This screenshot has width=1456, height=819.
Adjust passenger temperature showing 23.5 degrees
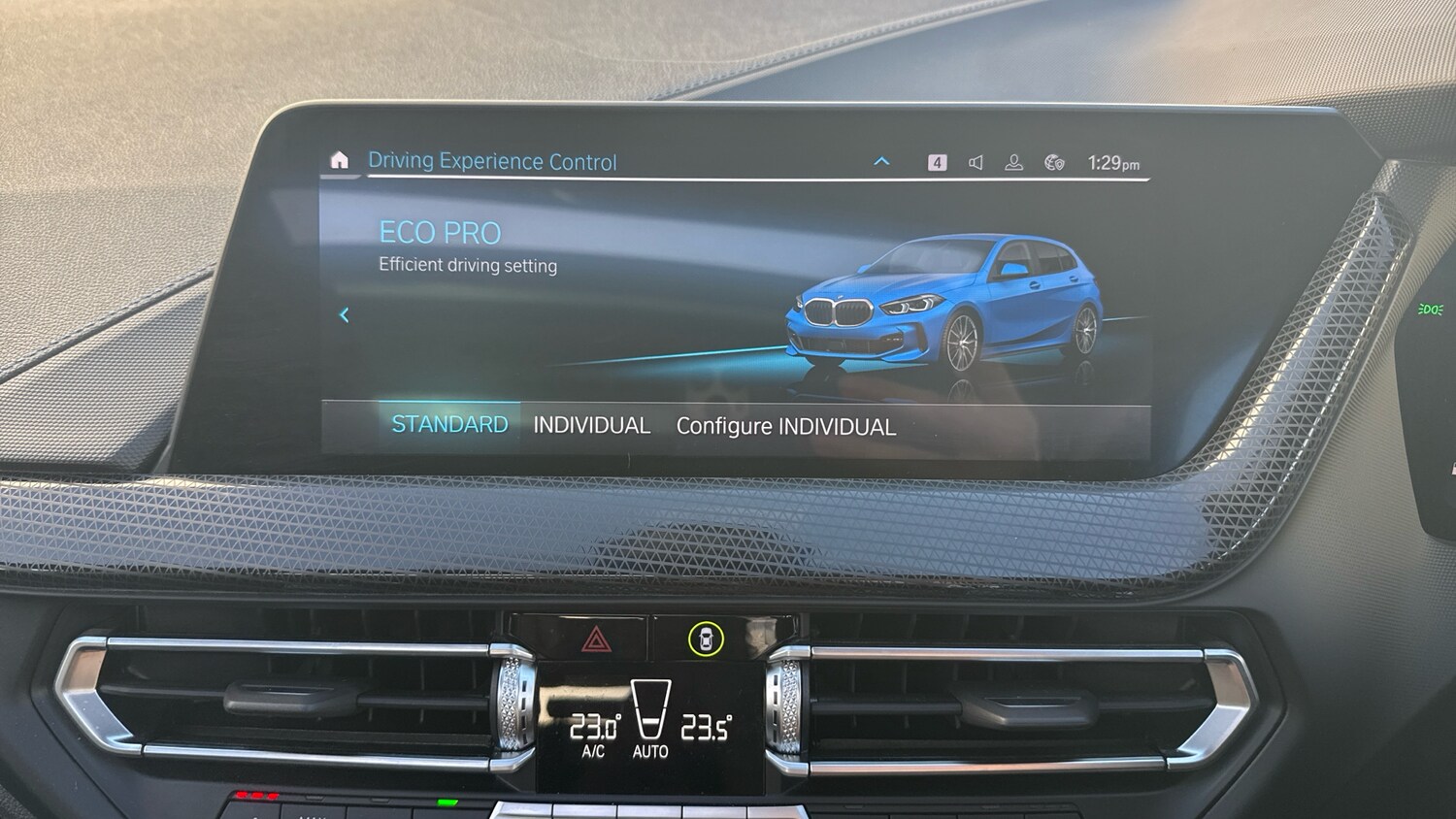click(x=708, y=723)
